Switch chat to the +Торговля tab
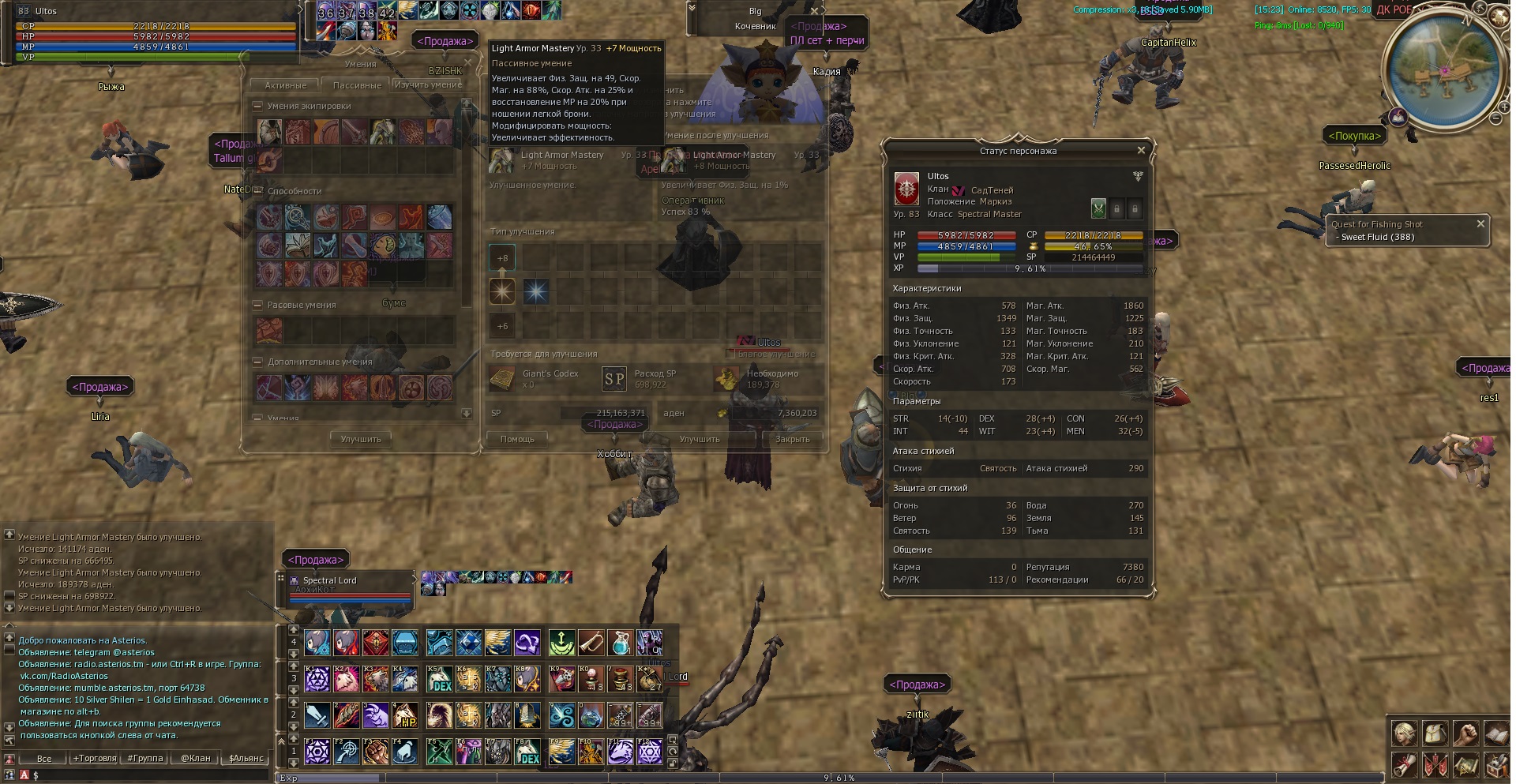The width and height of the screenshot is (1516, 784). point(95,758)
